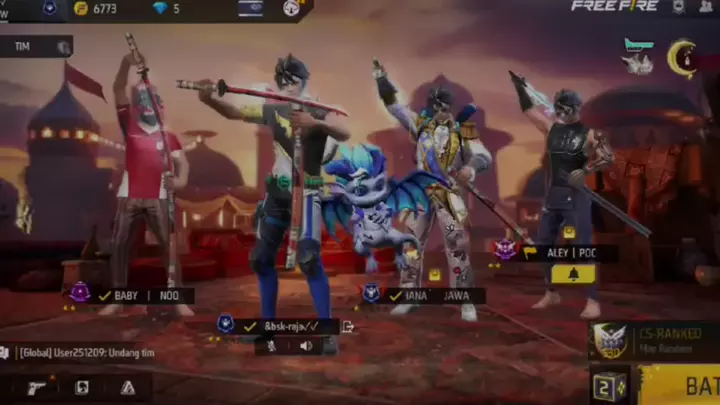Open the crescent moon event icon
Screen dimensions: 720x405
click(682, 57)
